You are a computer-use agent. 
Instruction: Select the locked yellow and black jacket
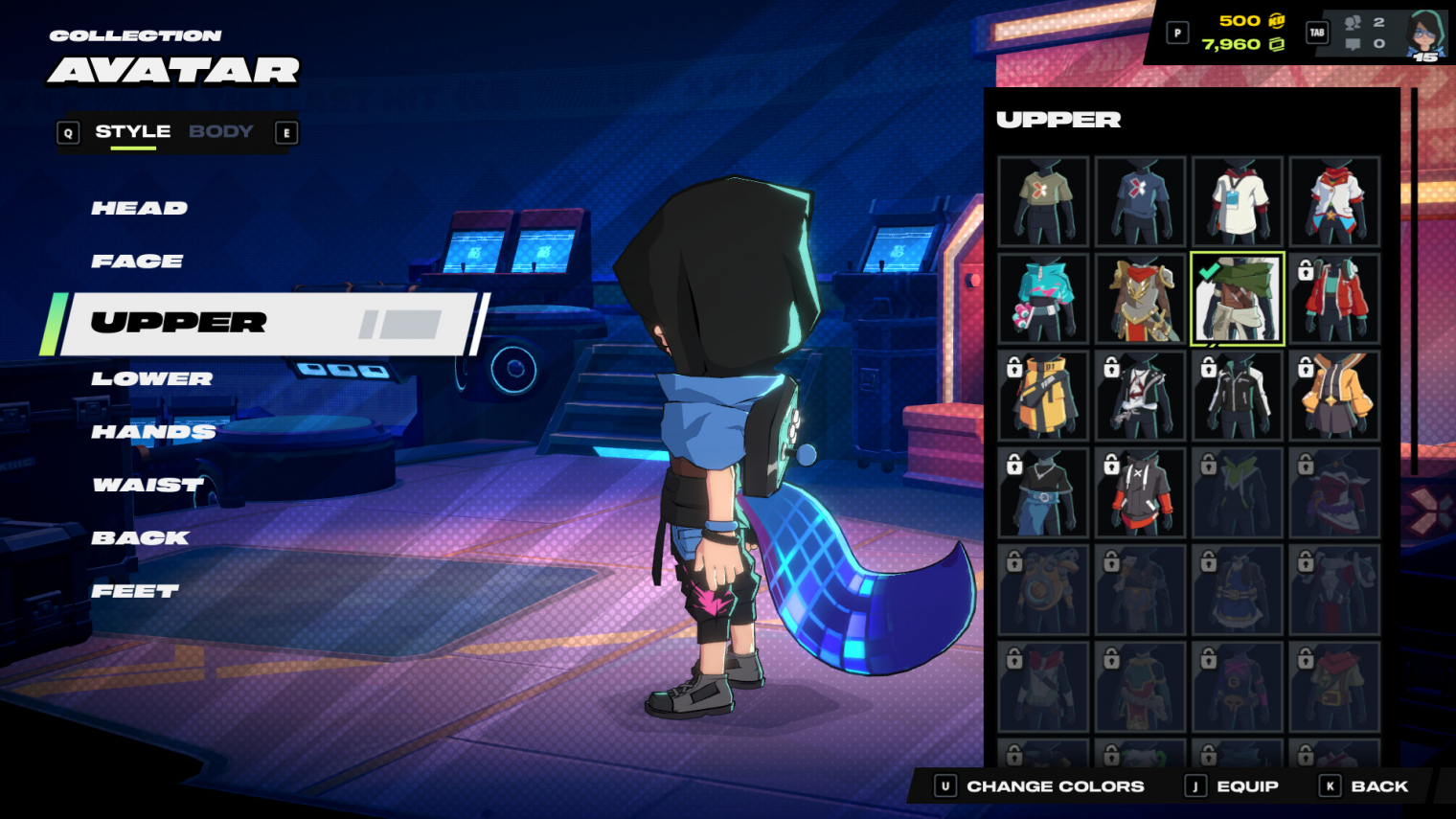click(1043, 396)
